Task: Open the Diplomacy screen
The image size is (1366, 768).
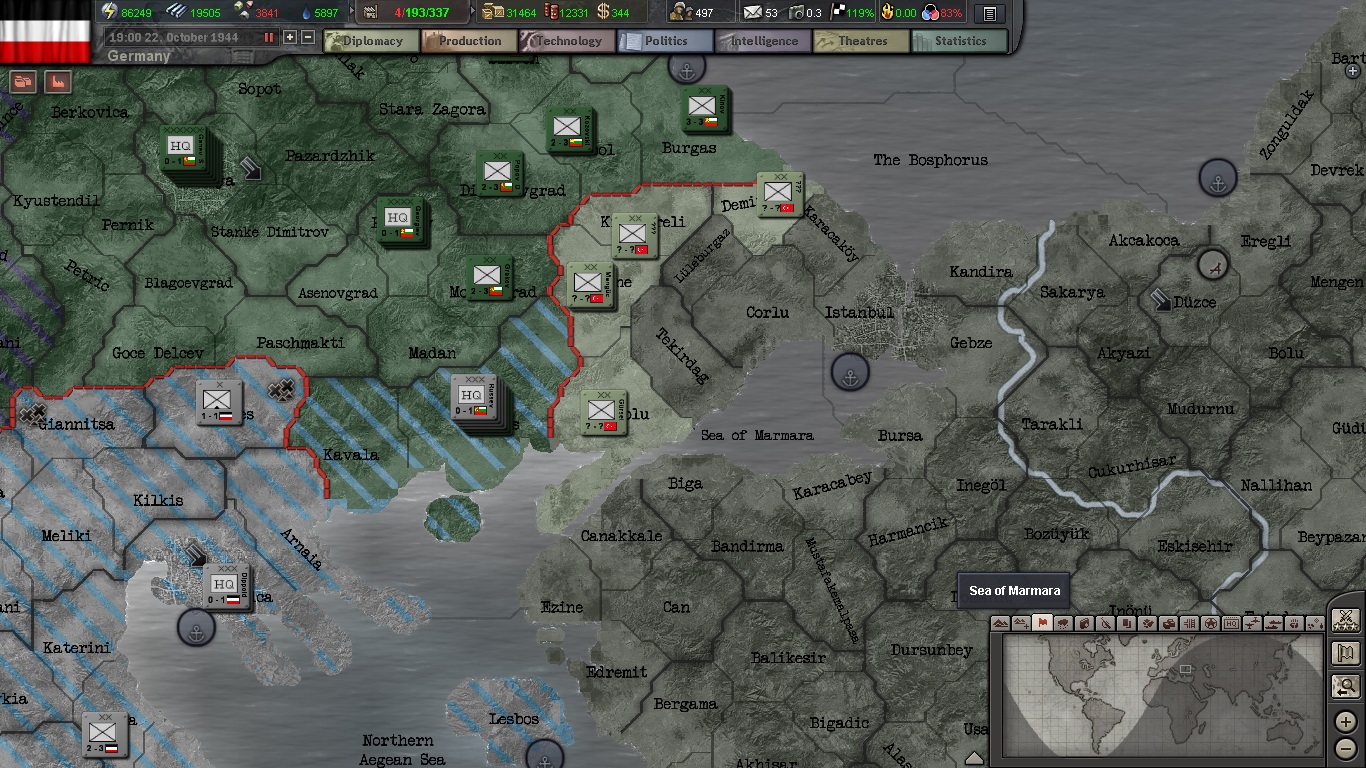Action: pos(372,41)
